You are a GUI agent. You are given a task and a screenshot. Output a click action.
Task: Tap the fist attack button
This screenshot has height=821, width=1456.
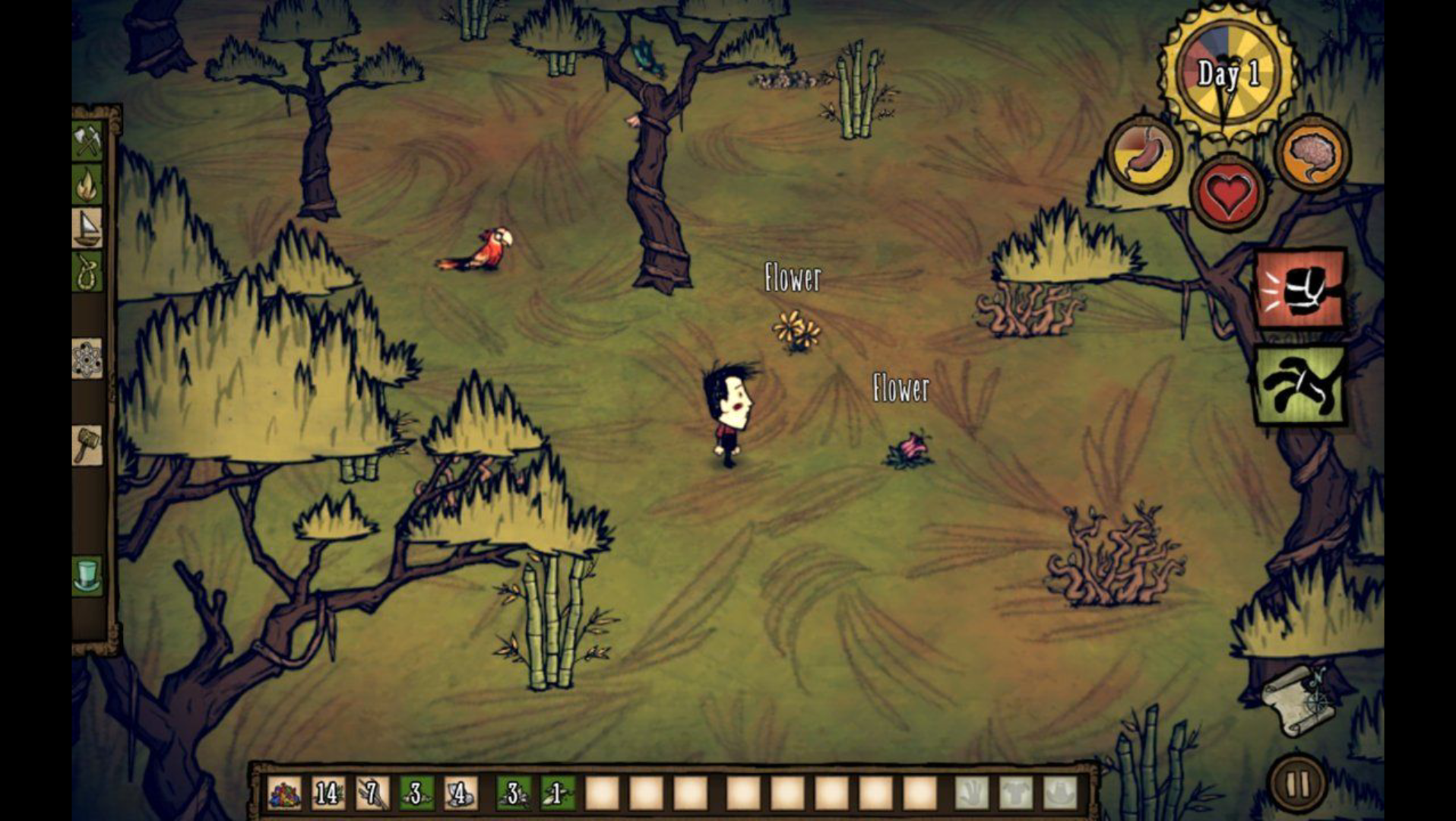(x=1299, y=289)
